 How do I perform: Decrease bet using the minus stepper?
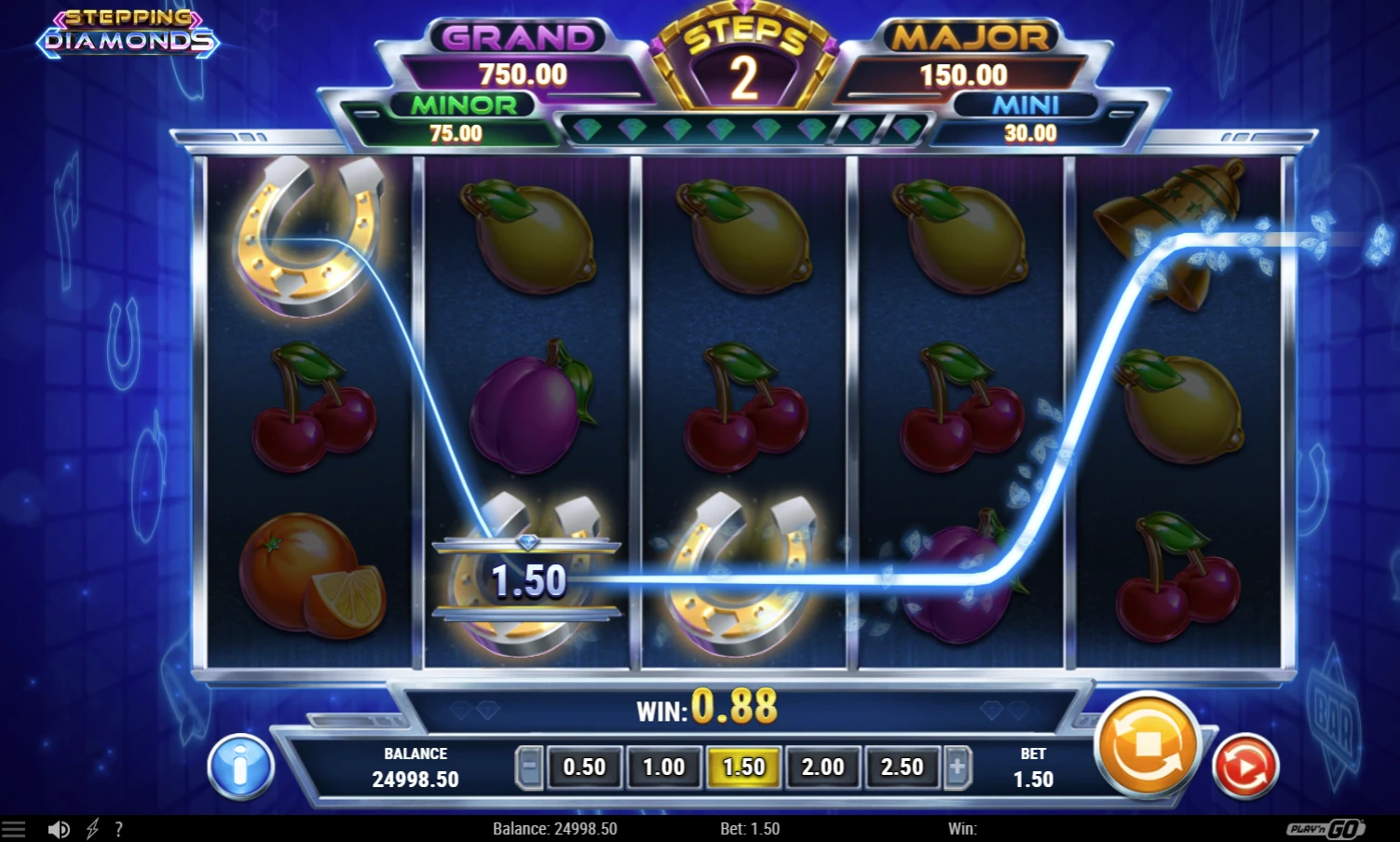coord(528,767)
